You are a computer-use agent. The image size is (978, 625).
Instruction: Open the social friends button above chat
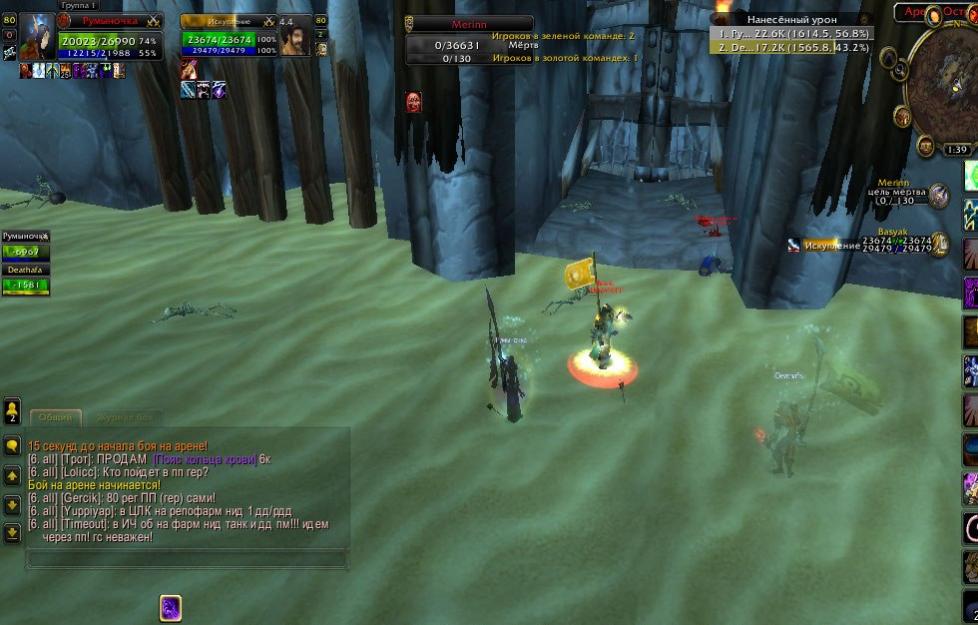12,410
